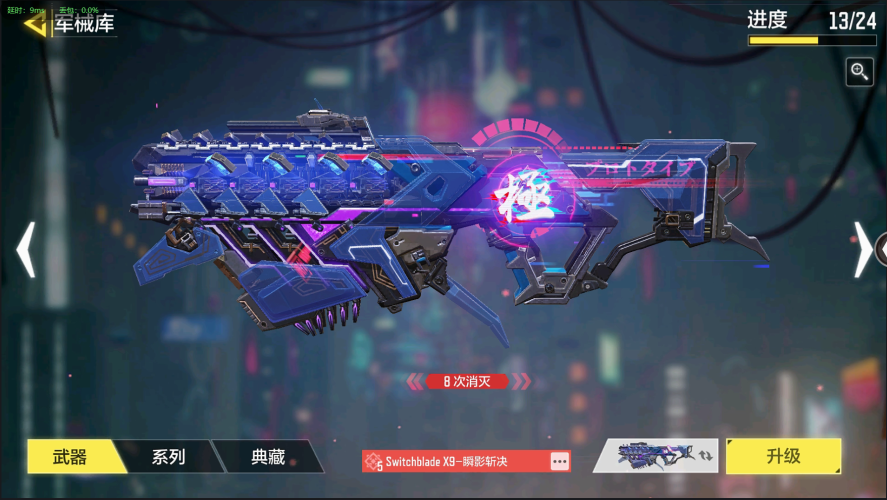Image resolution: width=887 pixels, height=500 pixels.
Task: Show the next weapon with right arrow
Action: coord(862,249)
